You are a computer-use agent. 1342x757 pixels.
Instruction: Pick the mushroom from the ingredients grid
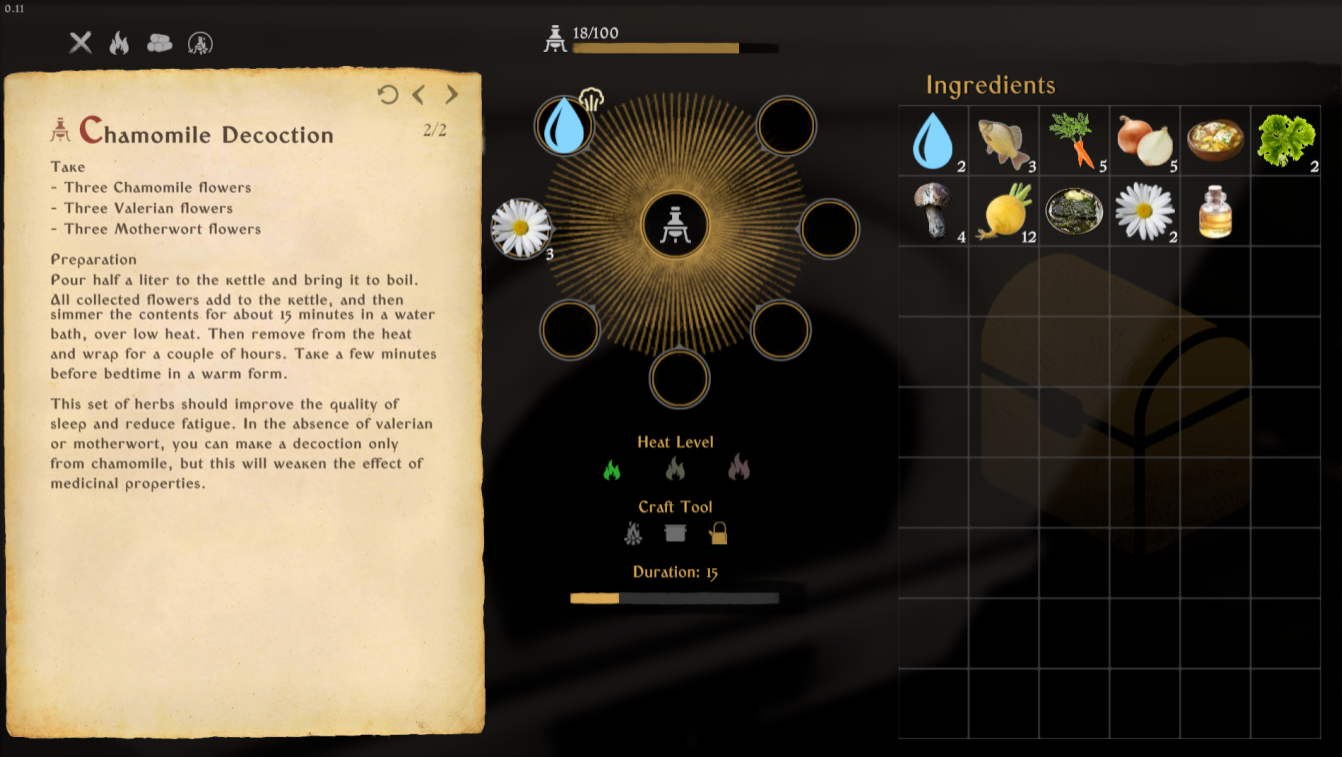tap(932, 211)
